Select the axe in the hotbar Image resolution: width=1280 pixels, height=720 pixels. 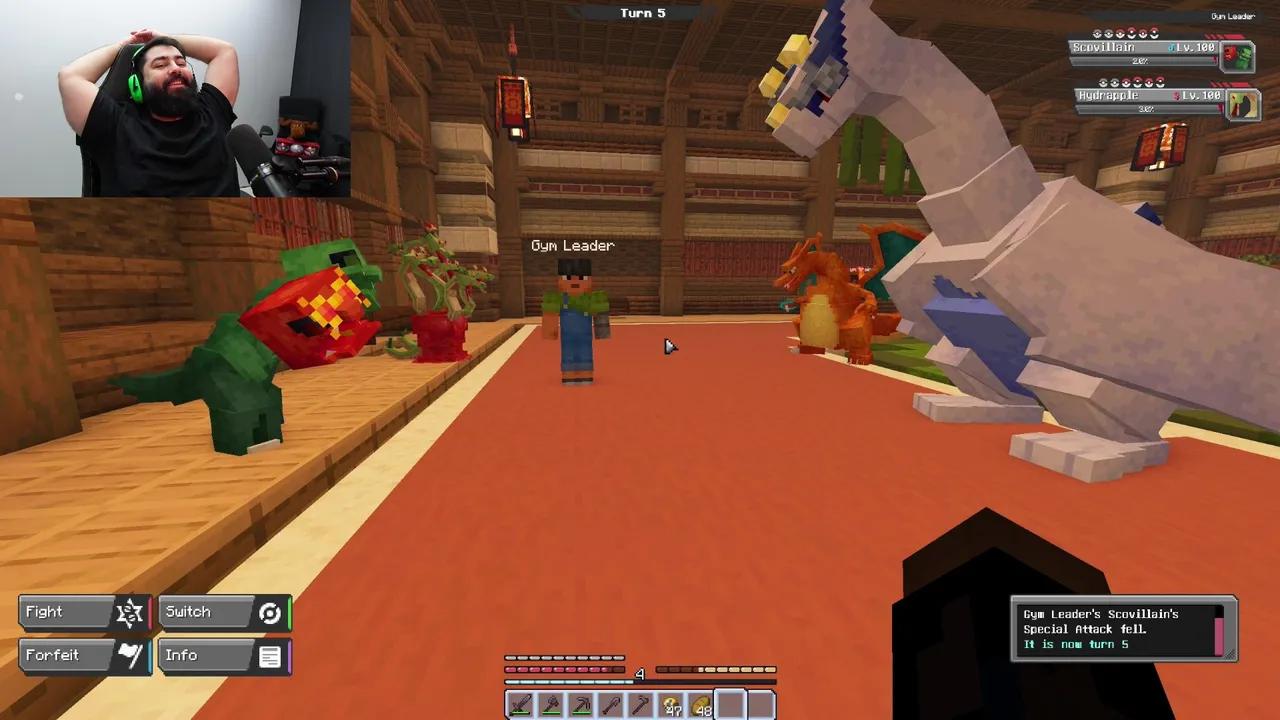click(x=551, y=705)
